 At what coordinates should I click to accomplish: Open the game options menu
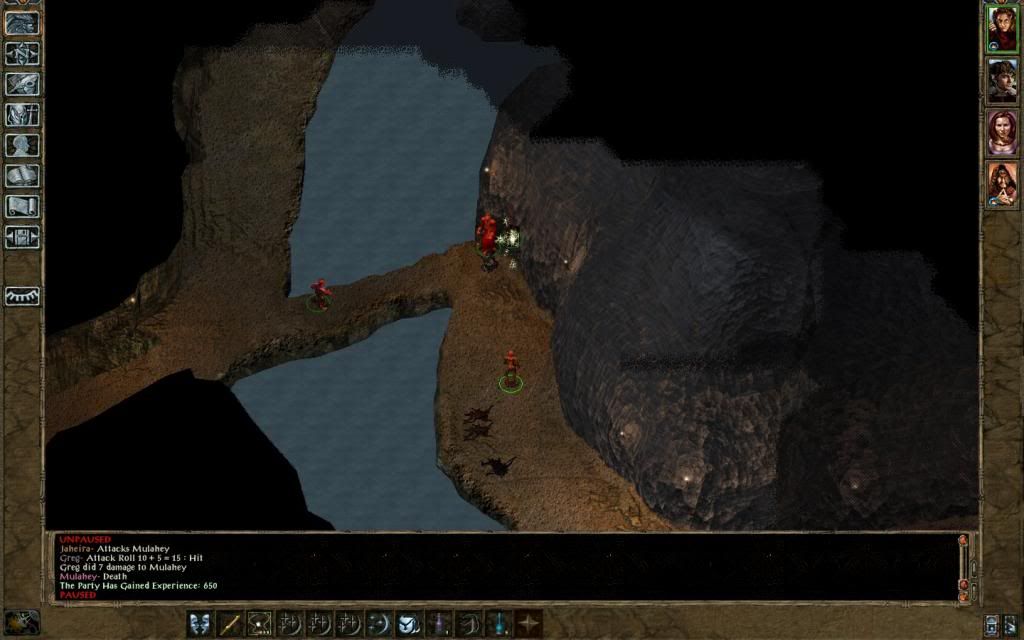click(x=22, y=237)
